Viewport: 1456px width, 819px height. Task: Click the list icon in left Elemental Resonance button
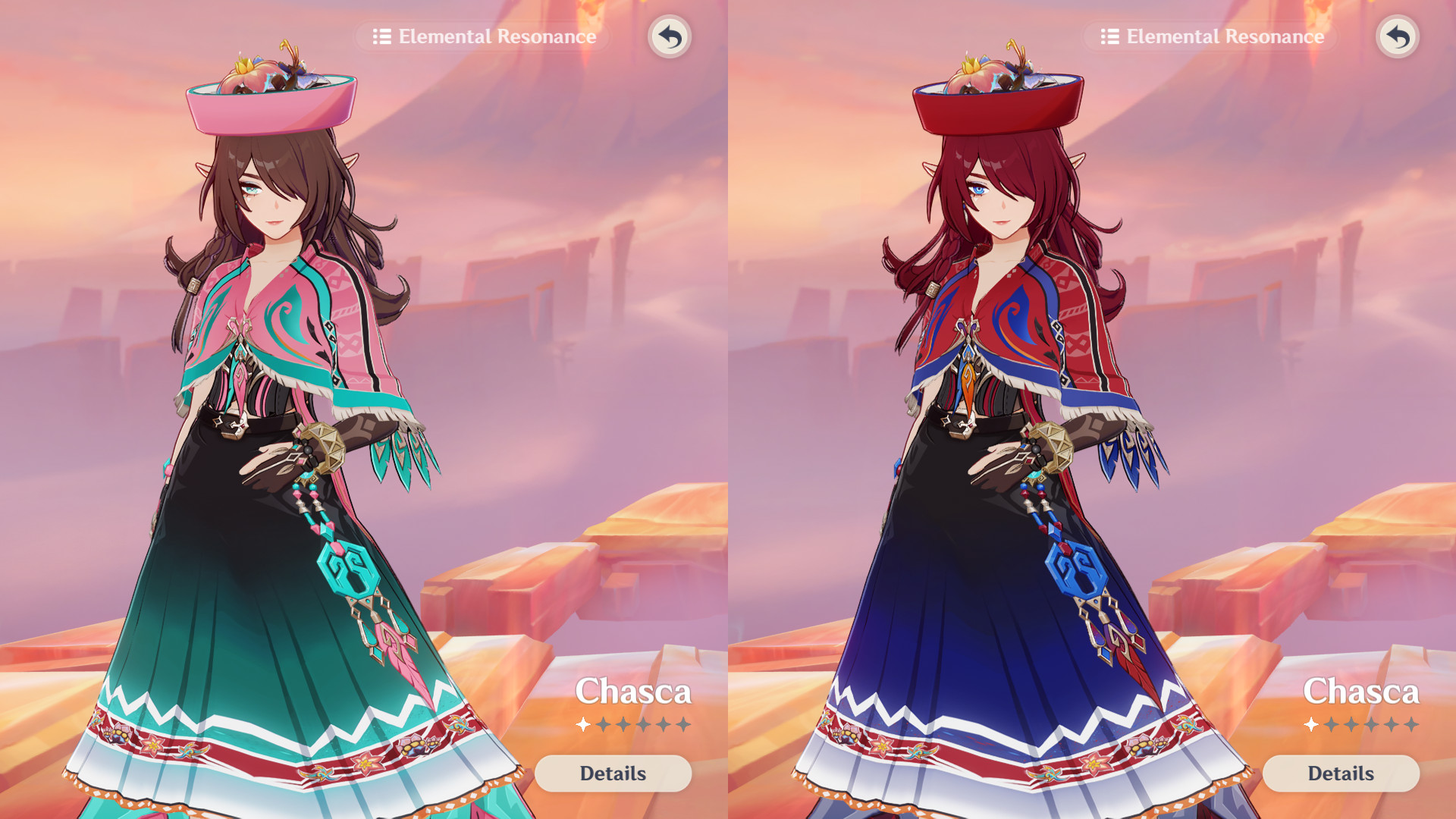click(384, 36)
